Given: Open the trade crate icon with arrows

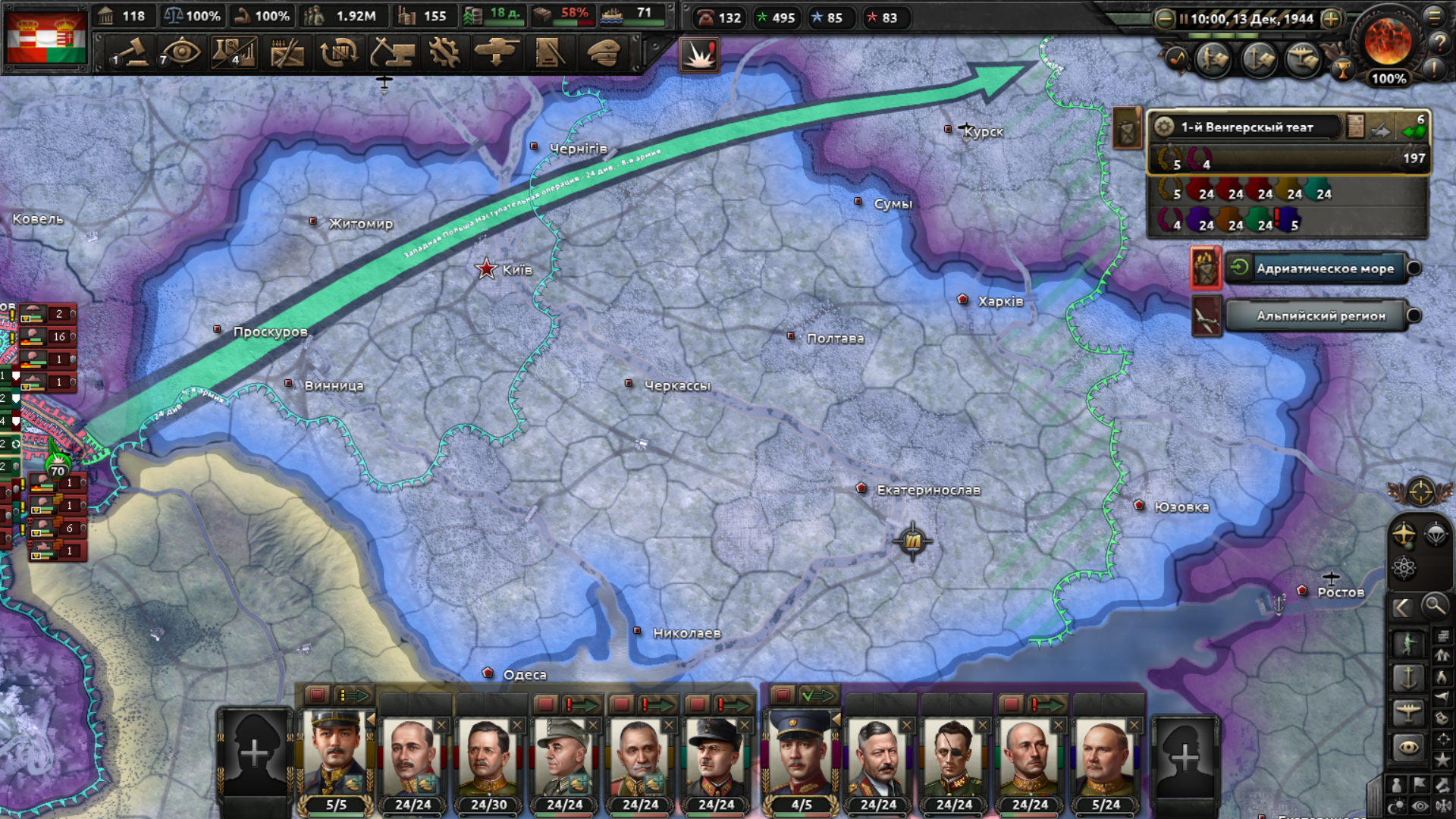Looking at the screenshot, I should click(x=339, y=53).
